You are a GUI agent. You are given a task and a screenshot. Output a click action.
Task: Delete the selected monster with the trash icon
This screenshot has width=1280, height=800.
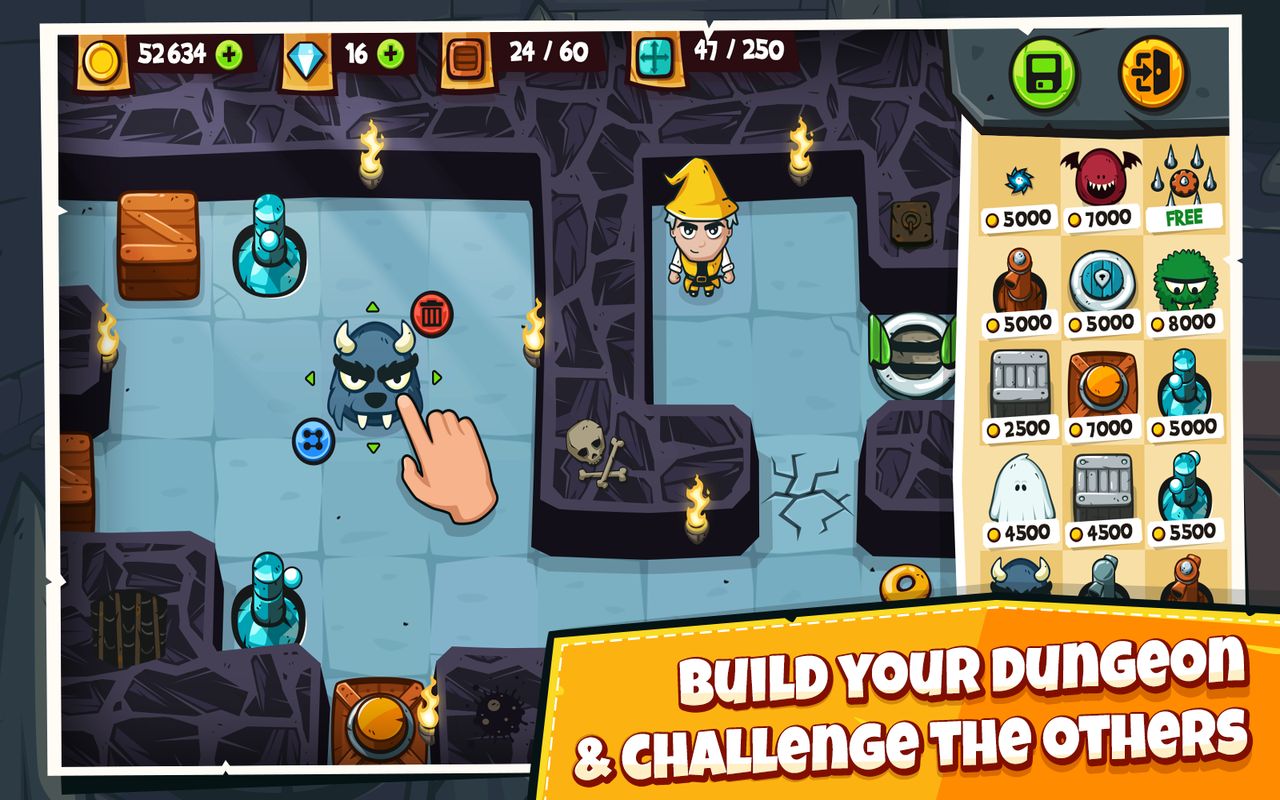[432, 314]
